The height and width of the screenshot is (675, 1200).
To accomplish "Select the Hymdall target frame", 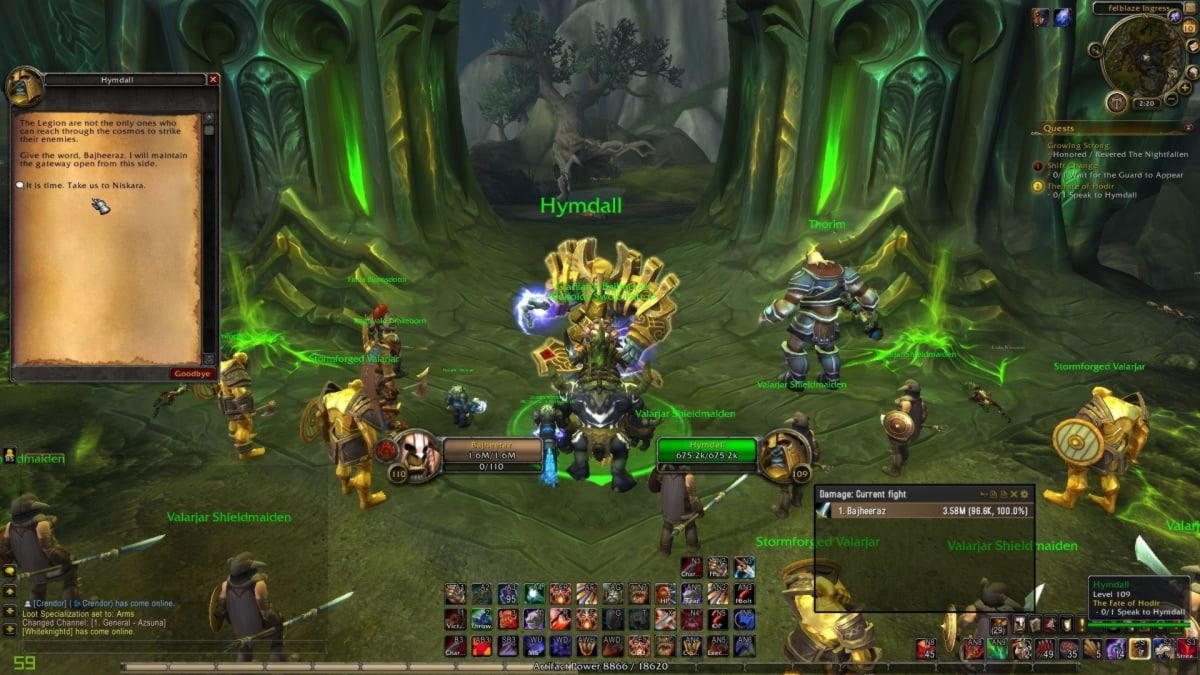I will click(707, 451).
